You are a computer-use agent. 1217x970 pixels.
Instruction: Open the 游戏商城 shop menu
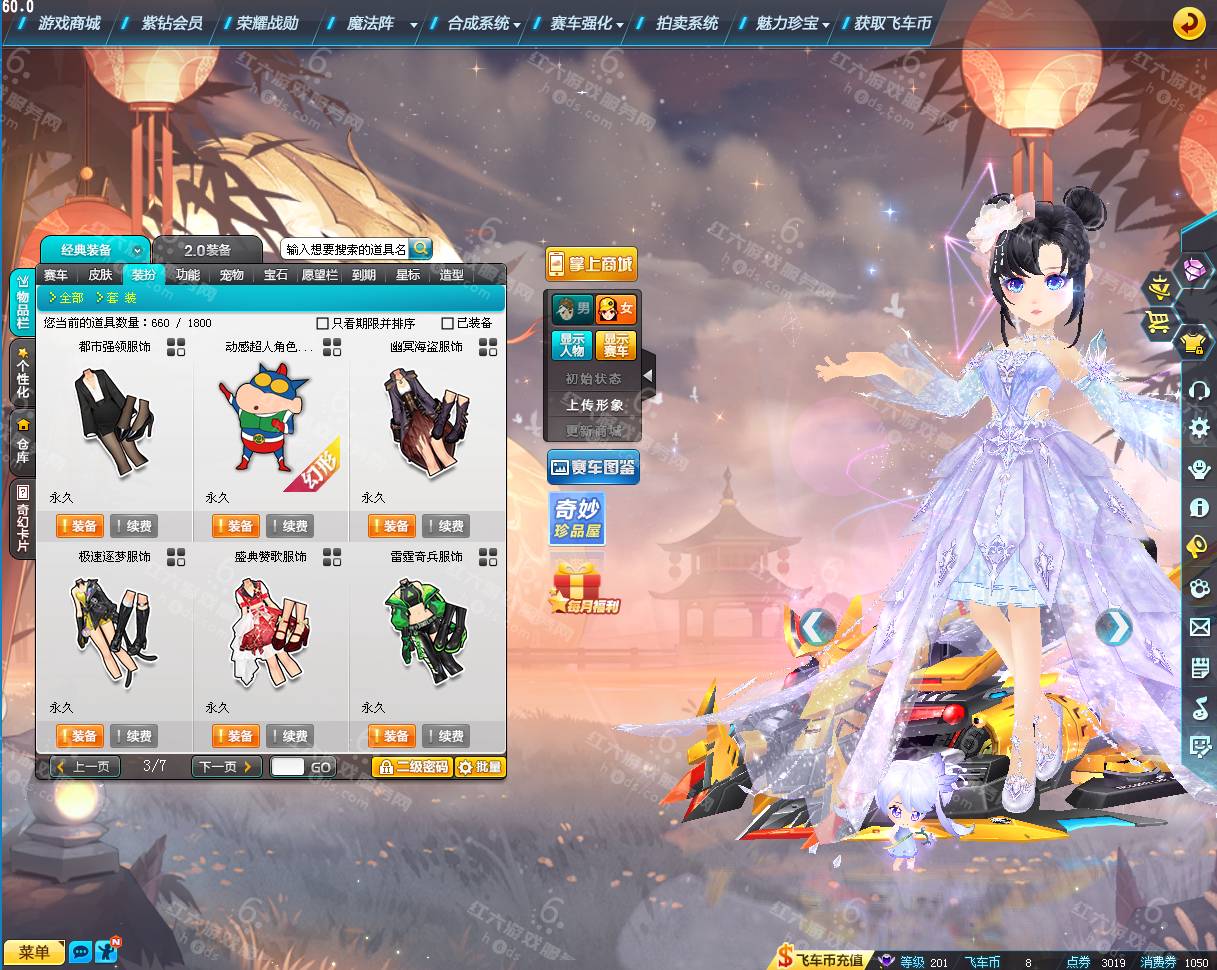coord(69,23)
